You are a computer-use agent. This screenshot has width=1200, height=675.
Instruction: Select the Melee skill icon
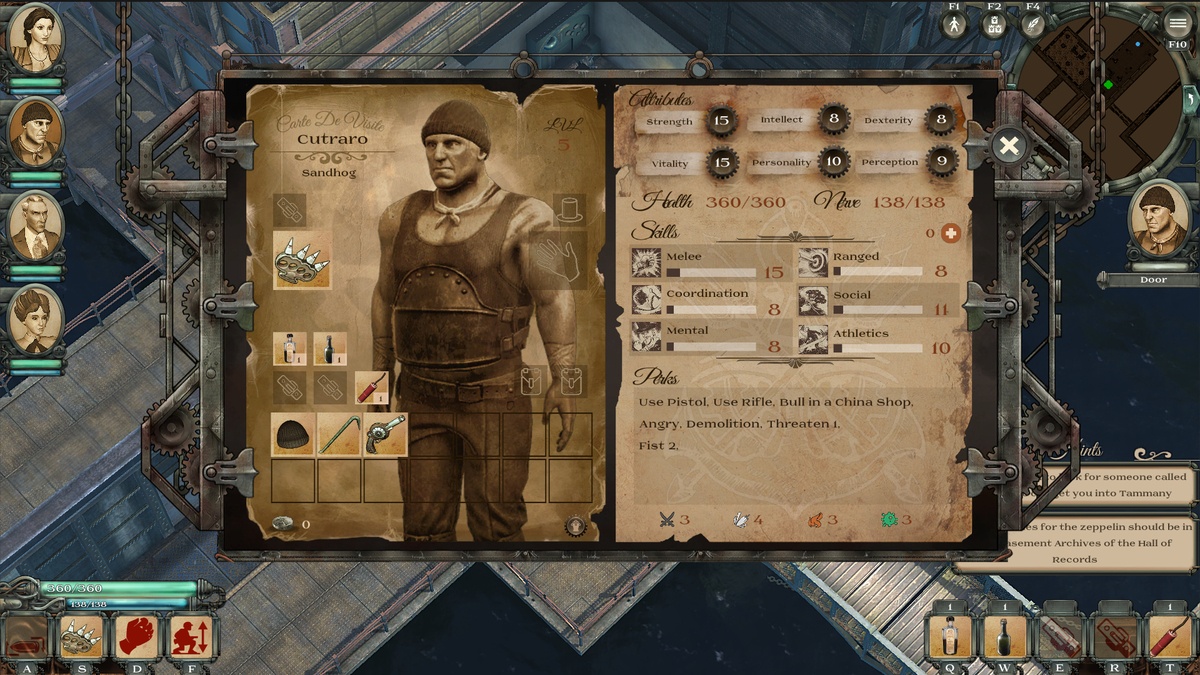(x=646, y=263)
